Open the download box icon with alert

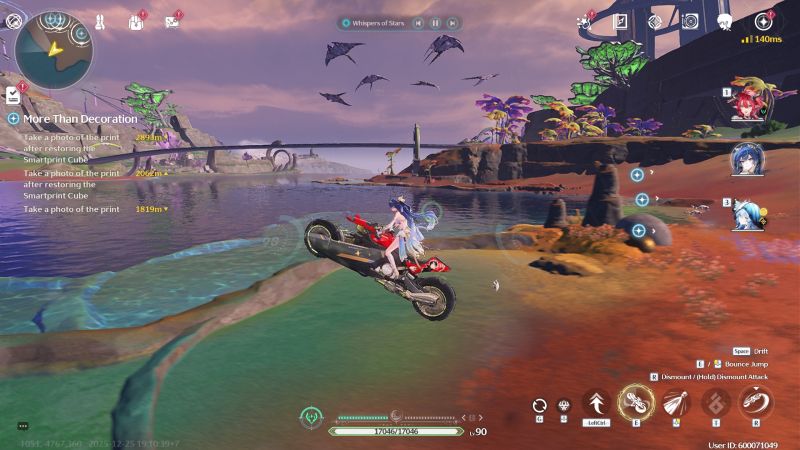click(136, 21)
